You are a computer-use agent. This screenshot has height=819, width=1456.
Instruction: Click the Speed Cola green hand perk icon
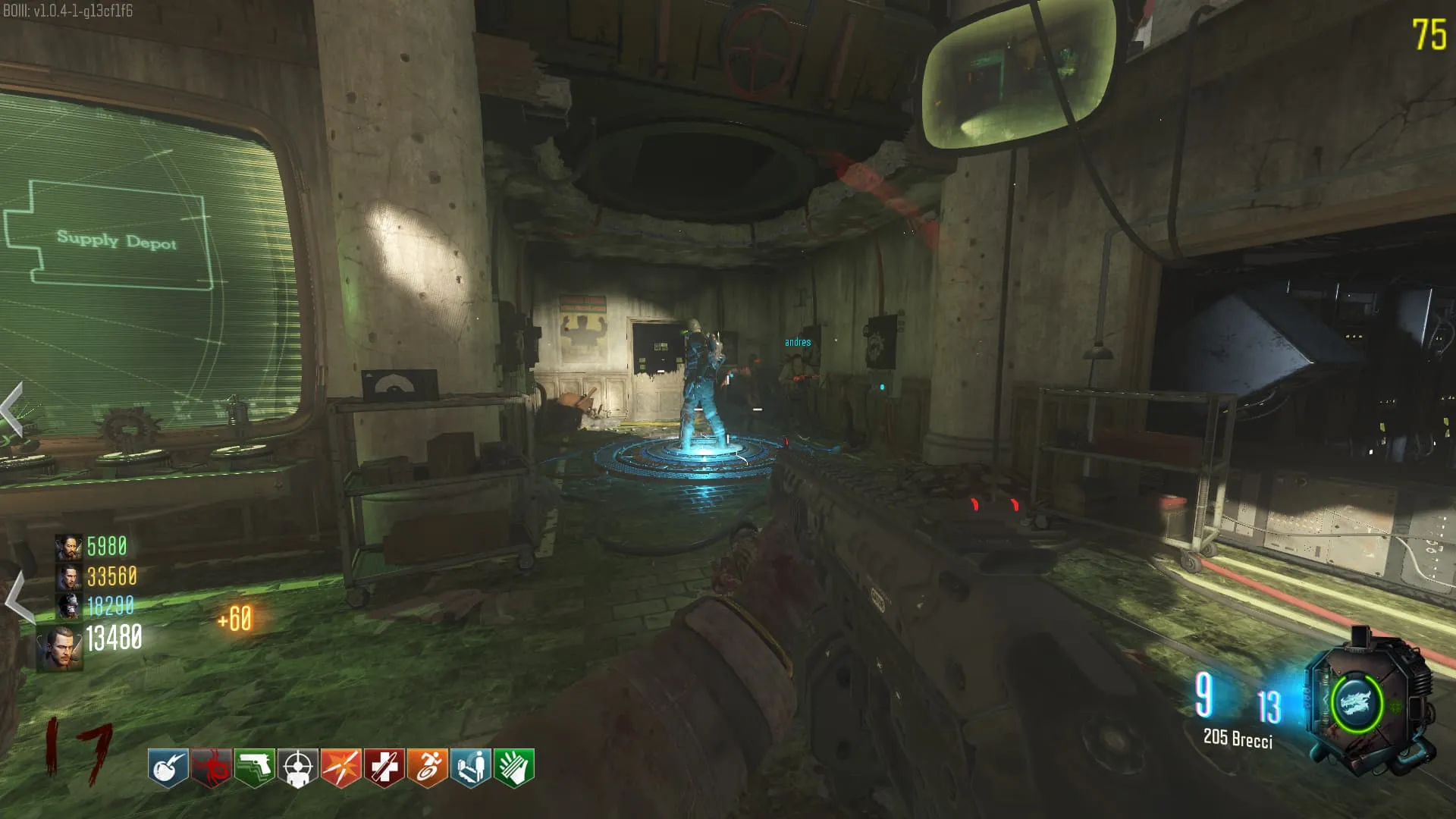pyautogui.click(x=513, y=768)
